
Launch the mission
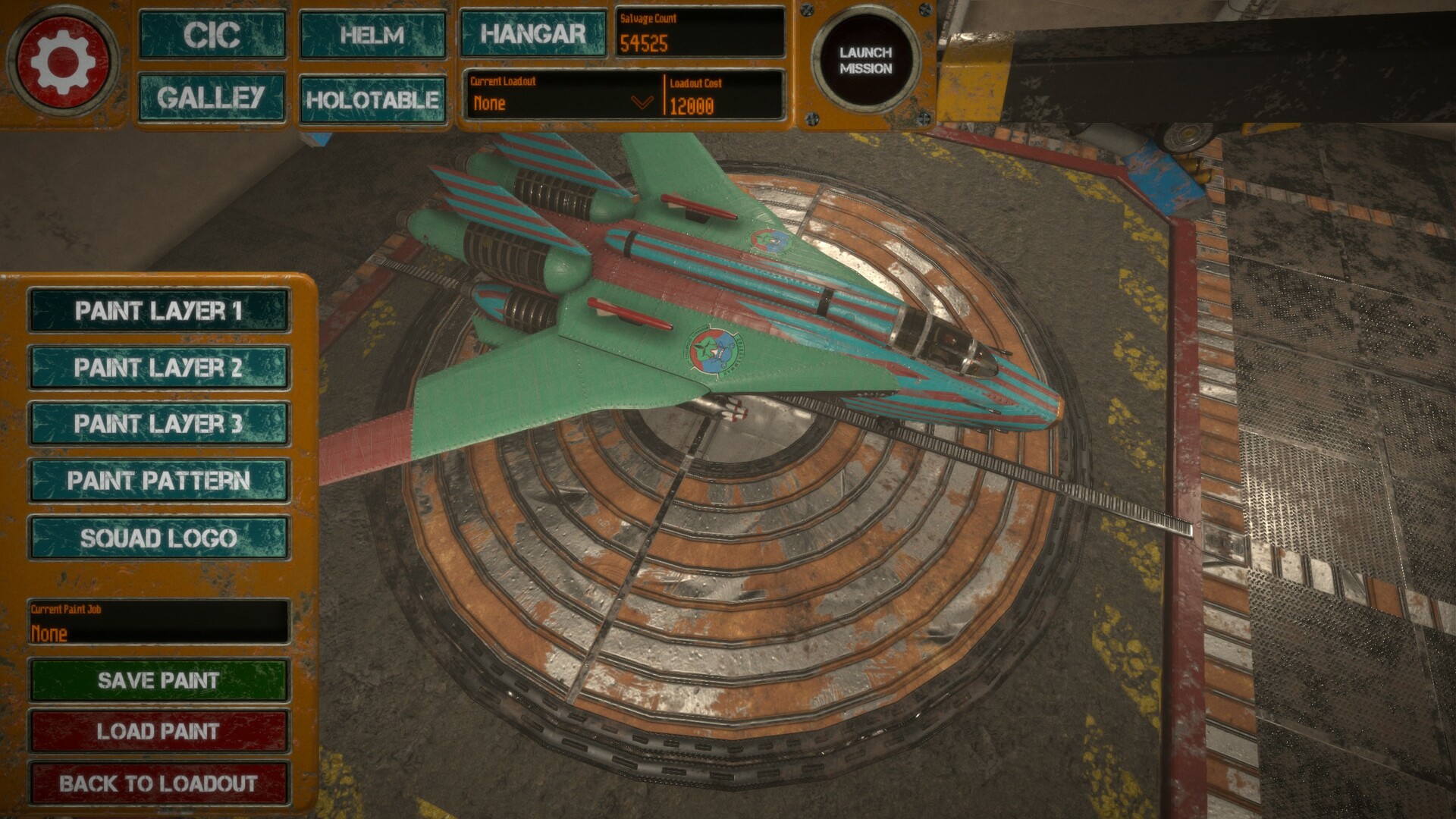click(x=865, y=60)
